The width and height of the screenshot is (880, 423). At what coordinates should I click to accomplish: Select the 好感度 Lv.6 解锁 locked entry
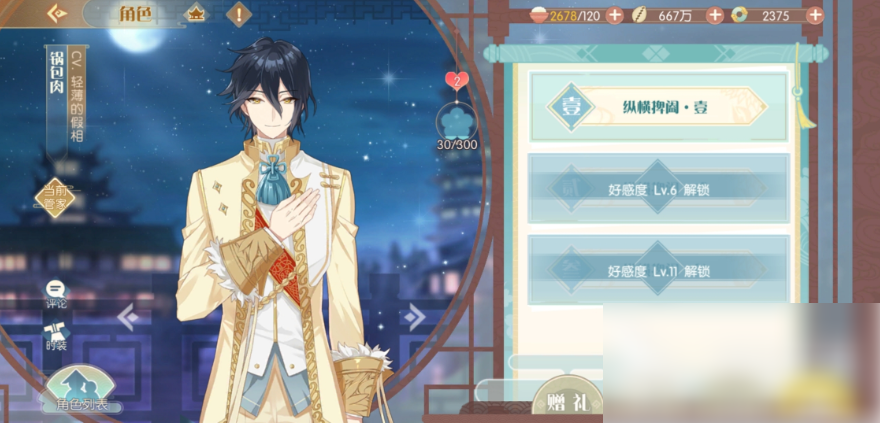(x=657, y=187)
